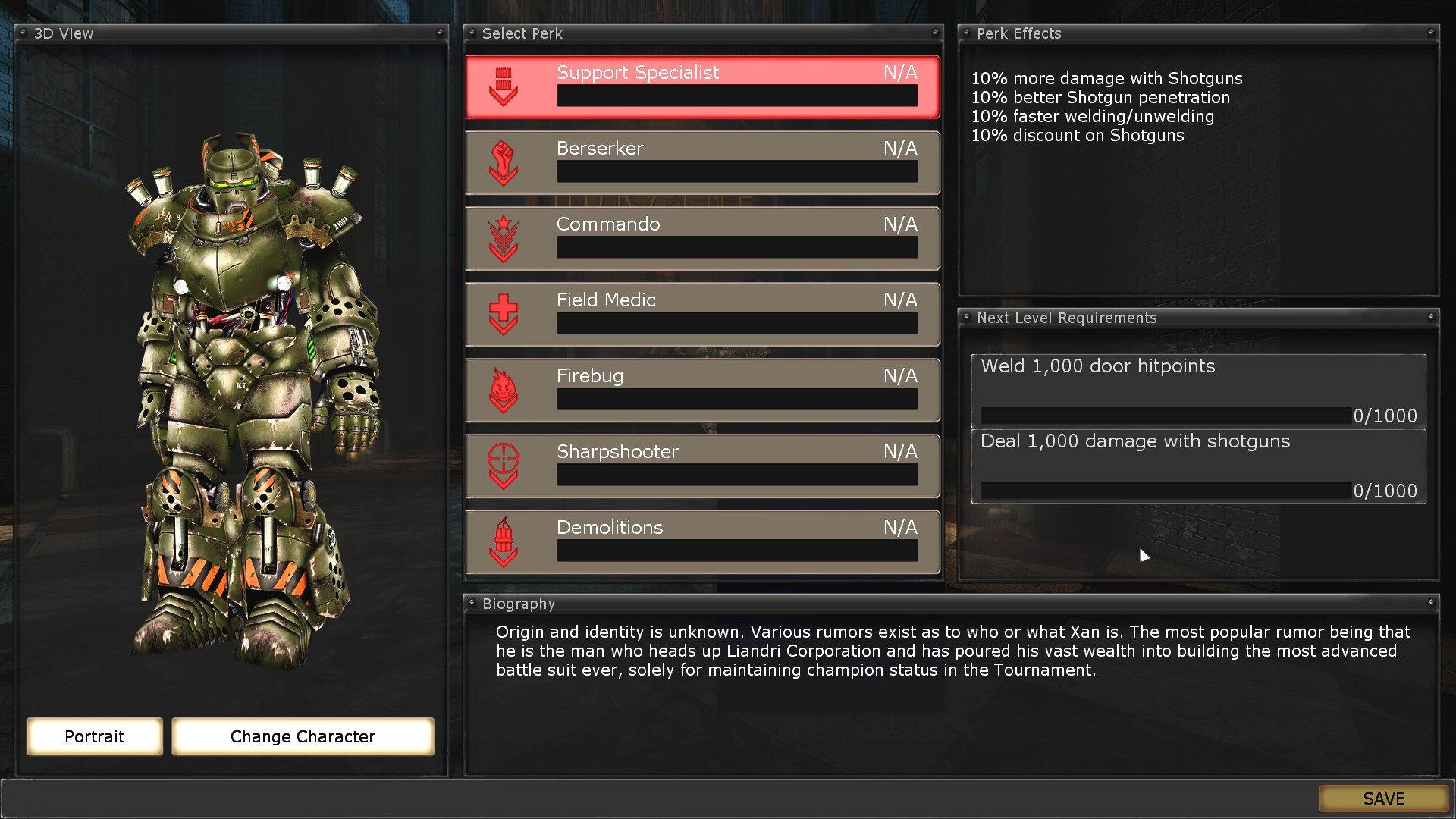Screen dimensions: 1456x819
Task: Open the Portrait view
Action: [94, 736]
